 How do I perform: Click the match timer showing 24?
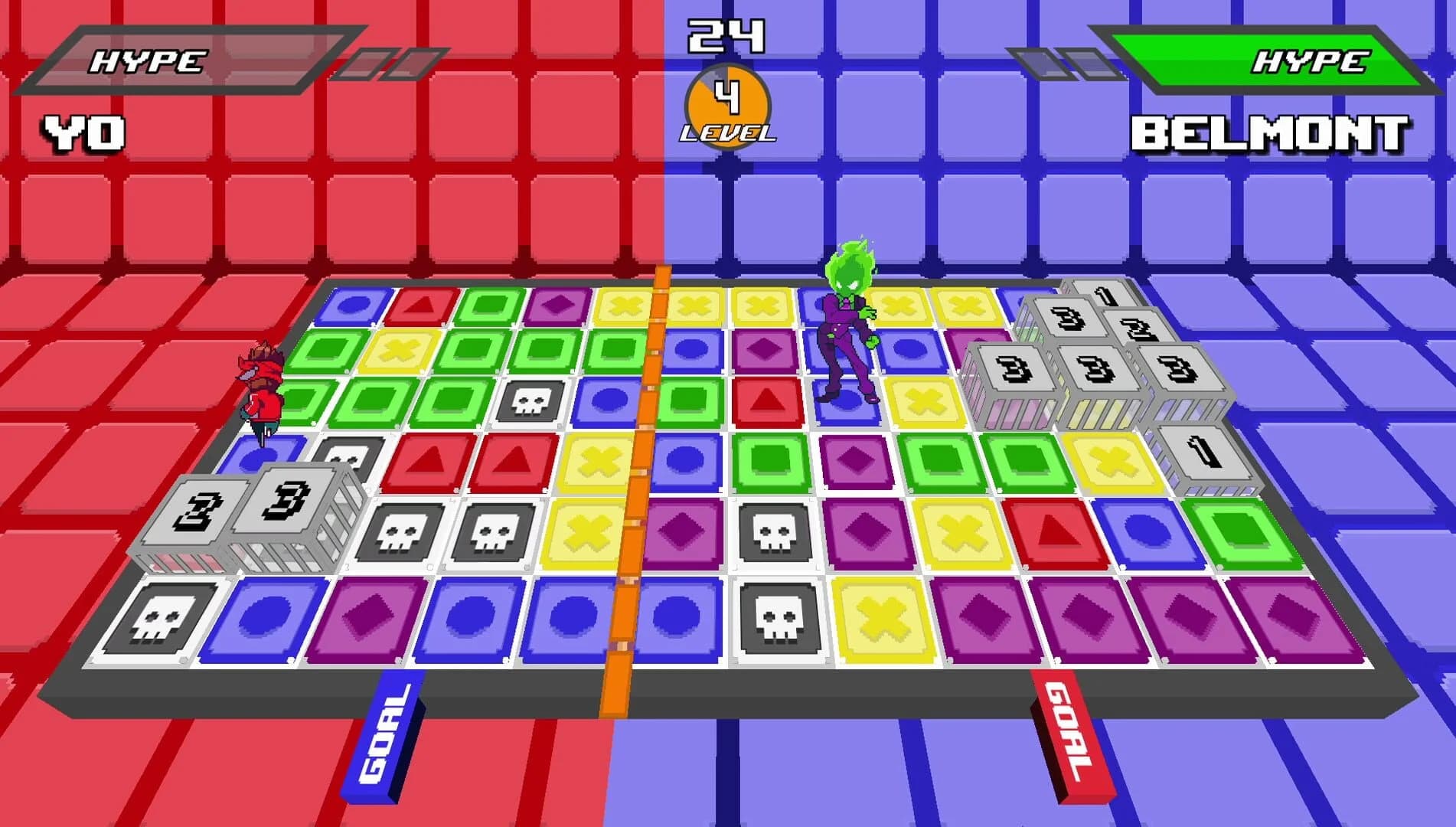(x=725, y=34)
